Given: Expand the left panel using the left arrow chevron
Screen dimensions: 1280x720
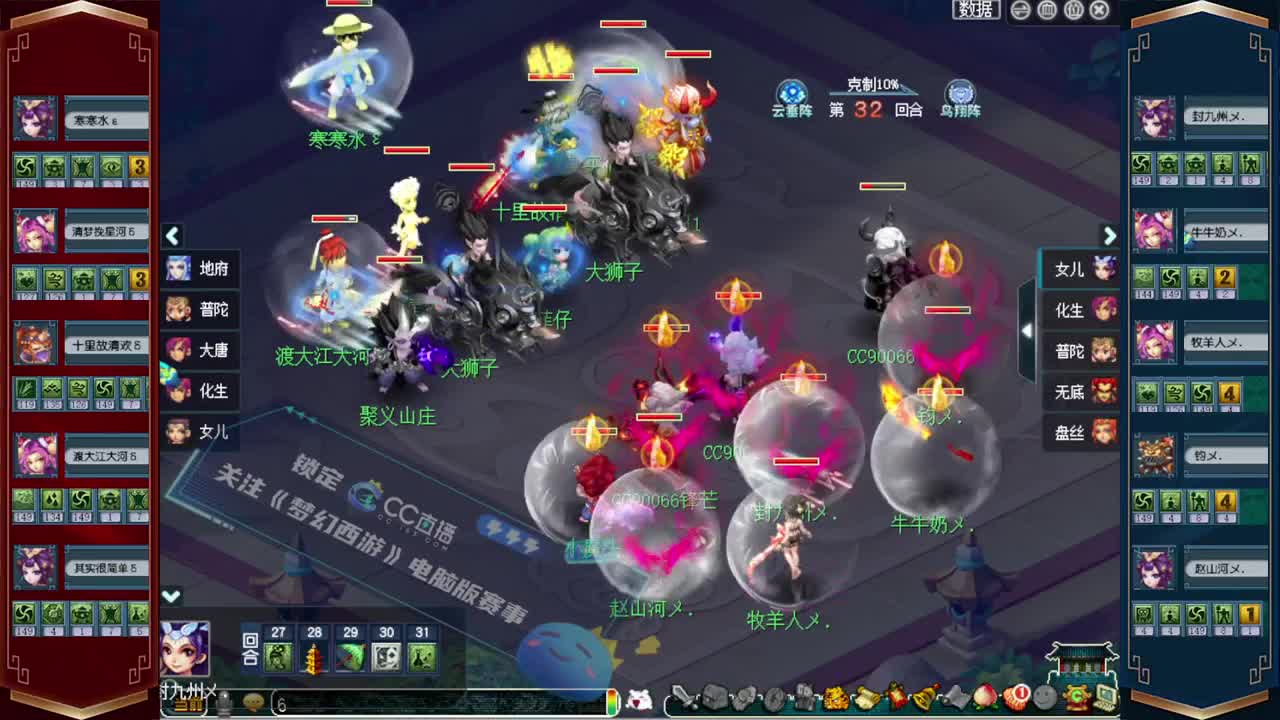Looking at the screenshot, I should click(172, 236).
